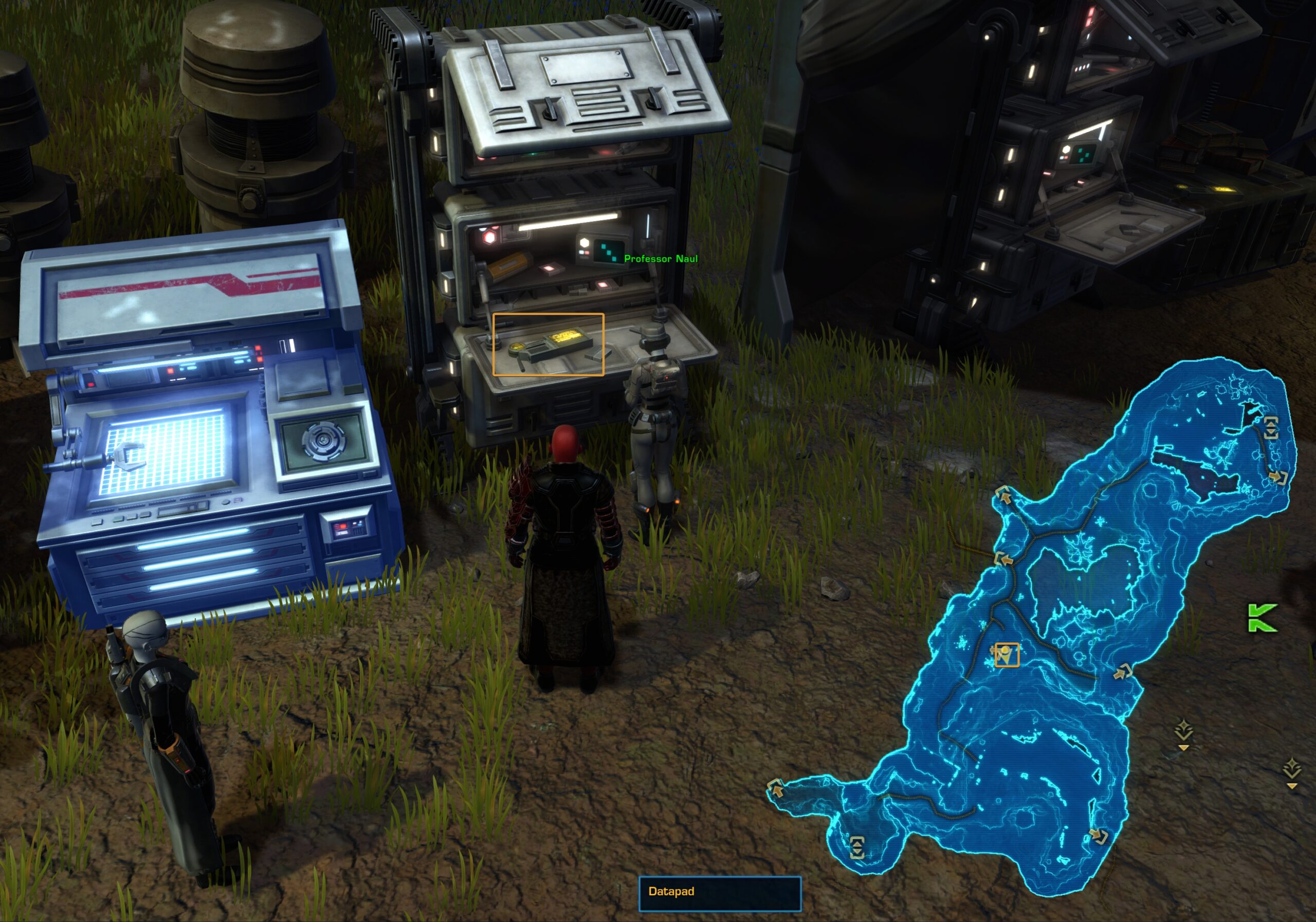Target Professor Naul by his green nameplate

660,259
